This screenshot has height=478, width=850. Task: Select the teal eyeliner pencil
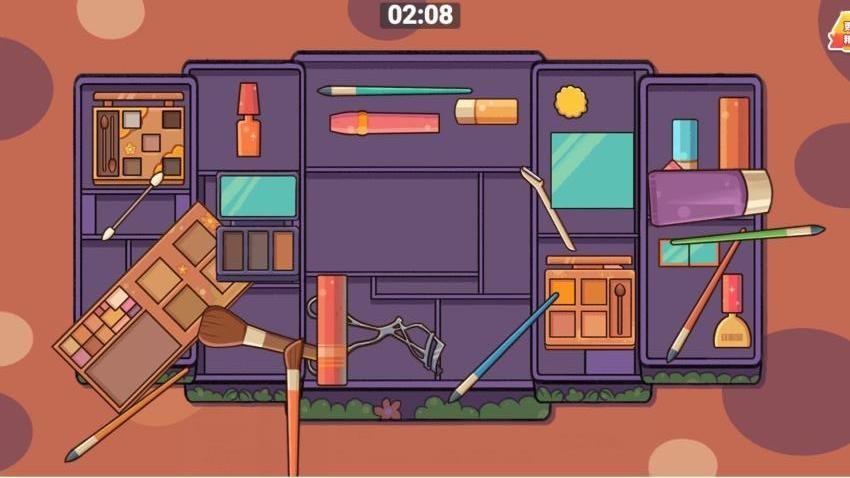394,91
